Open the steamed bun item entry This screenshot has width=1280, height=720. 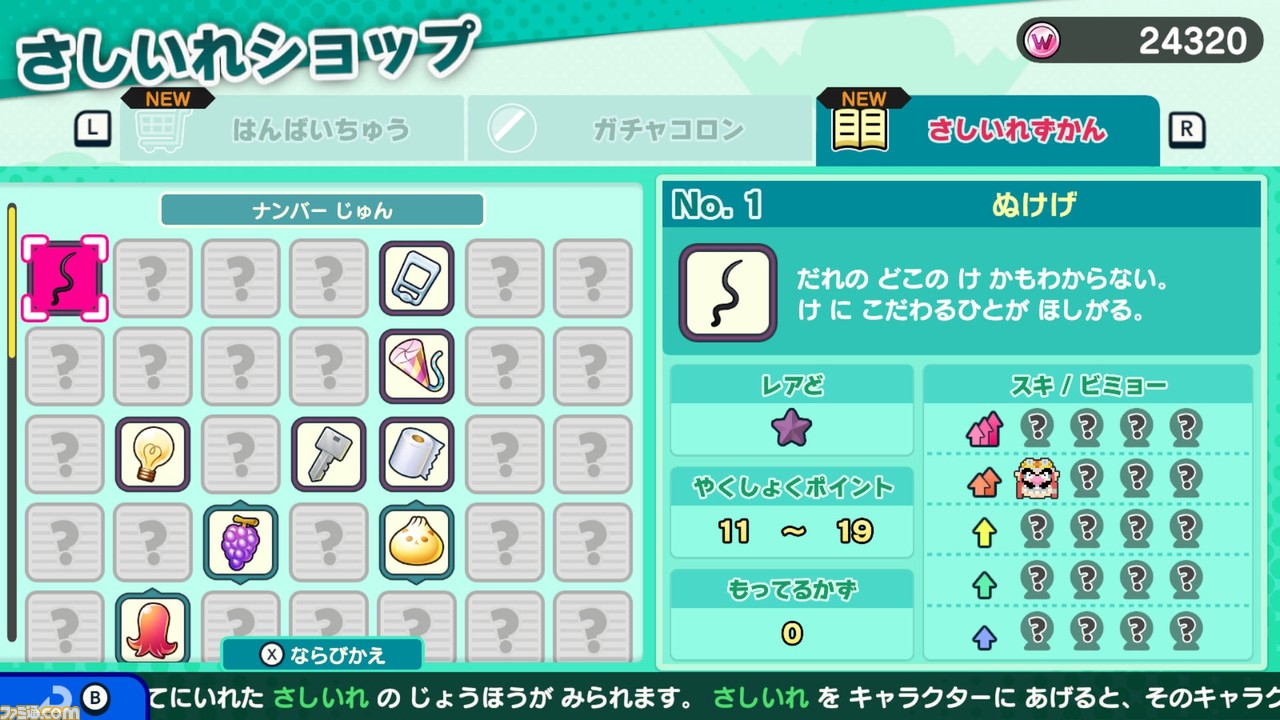tap(416, 540)
